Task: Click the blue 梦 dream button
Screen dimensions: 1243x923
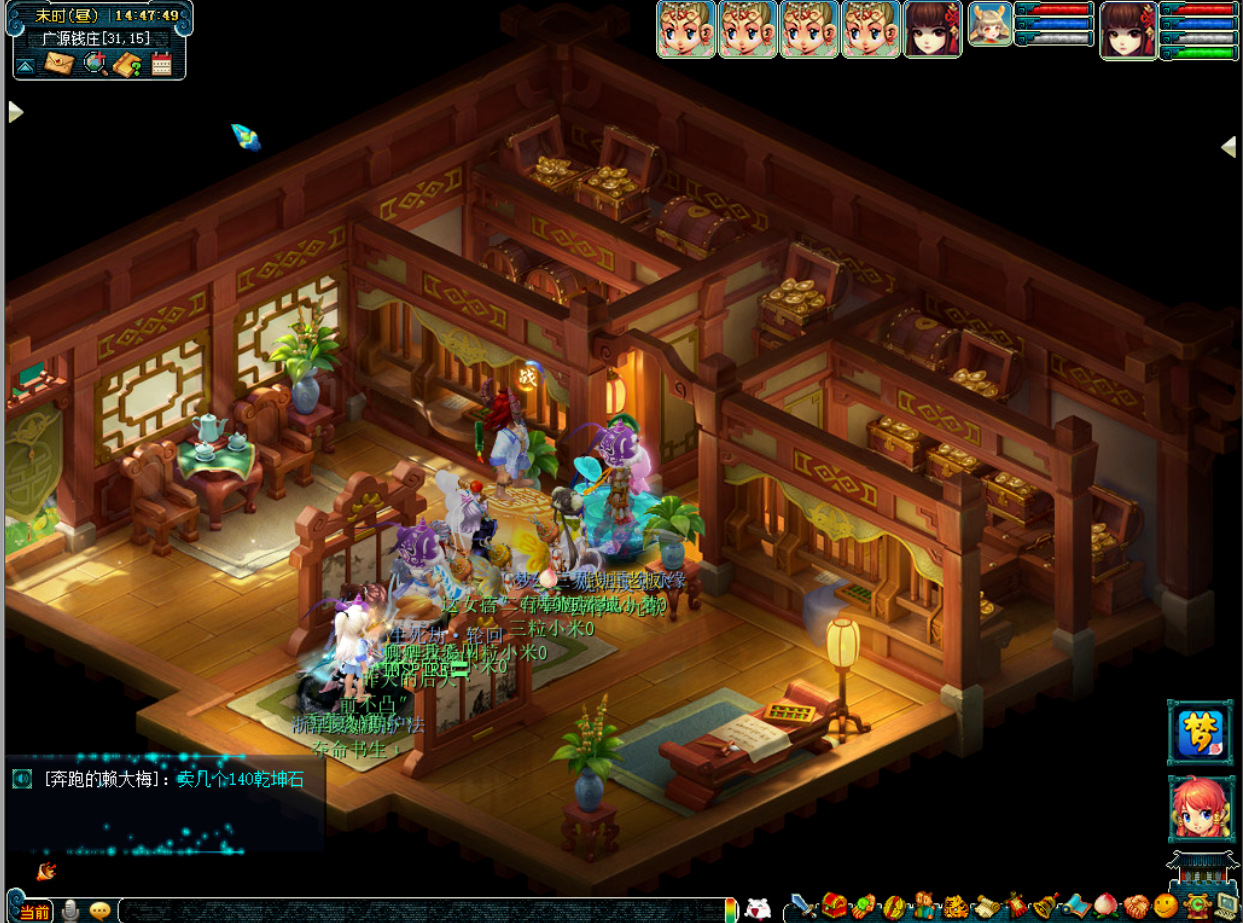Action: (x=1200, y=733)
